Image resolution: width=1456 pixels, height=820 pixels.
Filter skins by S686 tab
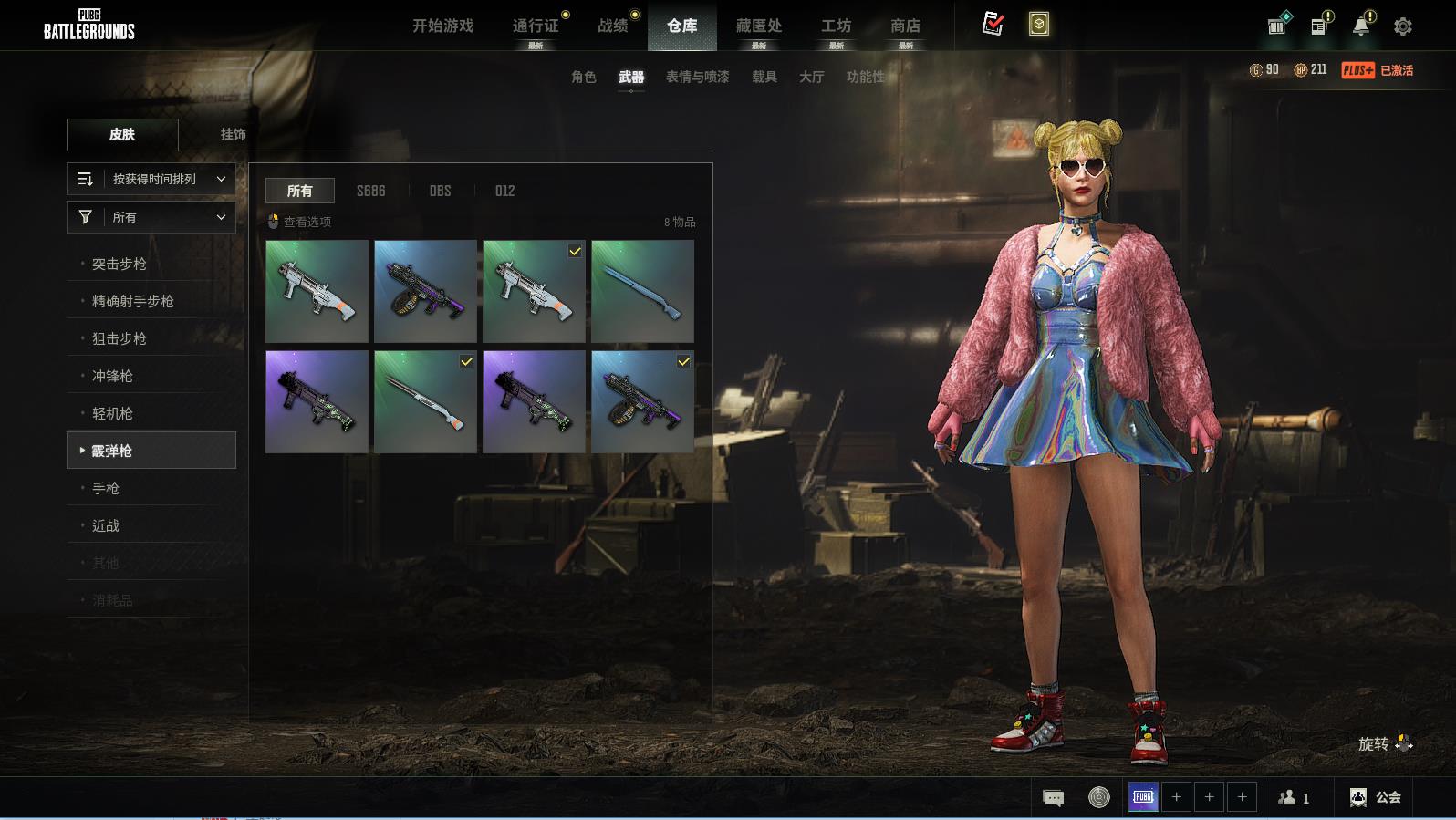[x=370, y=191]
